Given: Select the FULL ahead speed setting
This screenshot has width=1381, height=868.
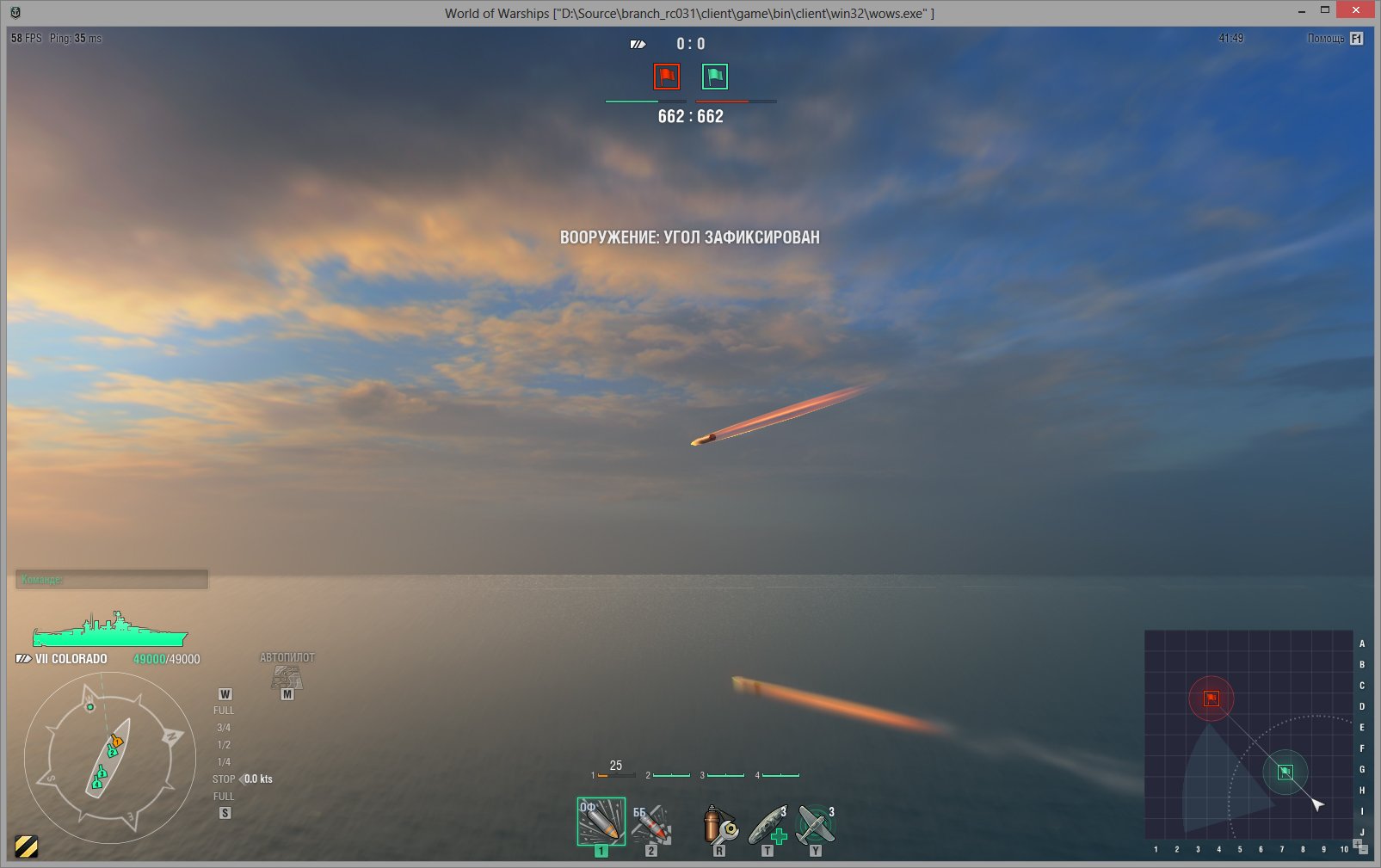Looking at the screenshot, I should [x=223, y=710].
